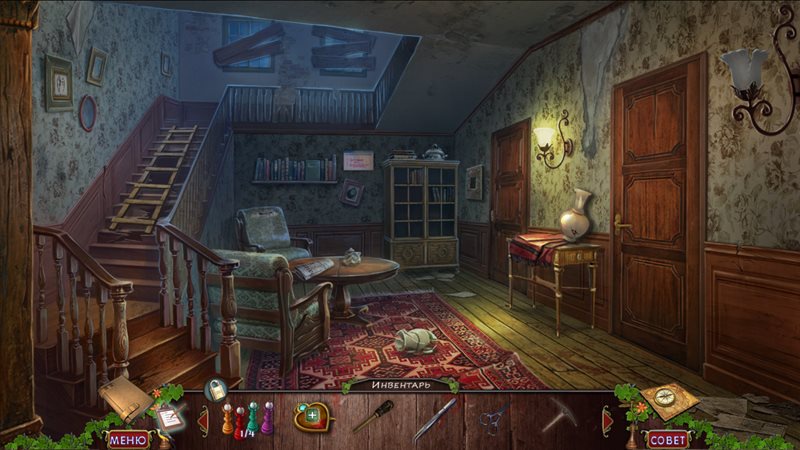Click the Инвентарь inventory label
This screenshot has height=450, width=800.
(400, 386)
